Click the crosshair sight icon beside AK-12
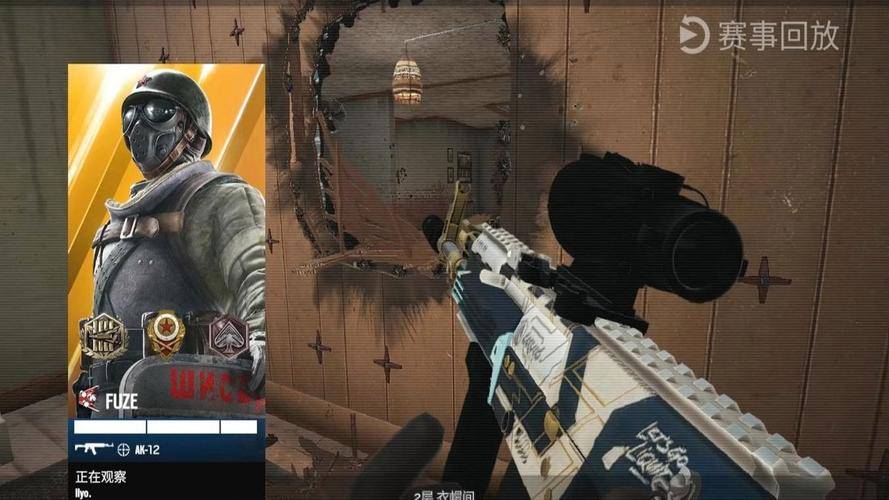The image size is (889, 500). 124,450
